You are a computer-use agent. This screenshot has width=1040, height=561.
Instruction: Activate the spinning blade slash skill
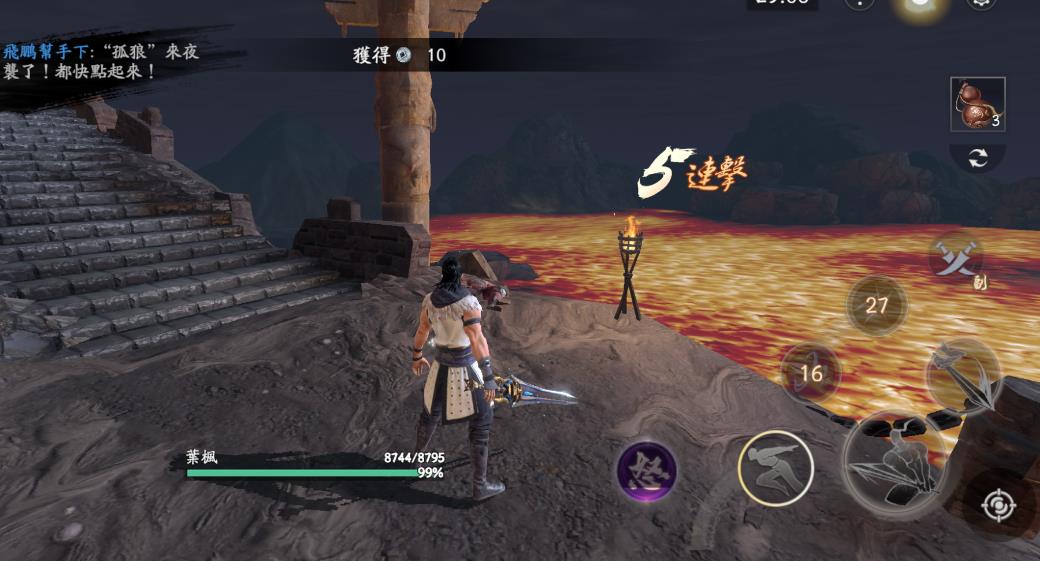963,375
